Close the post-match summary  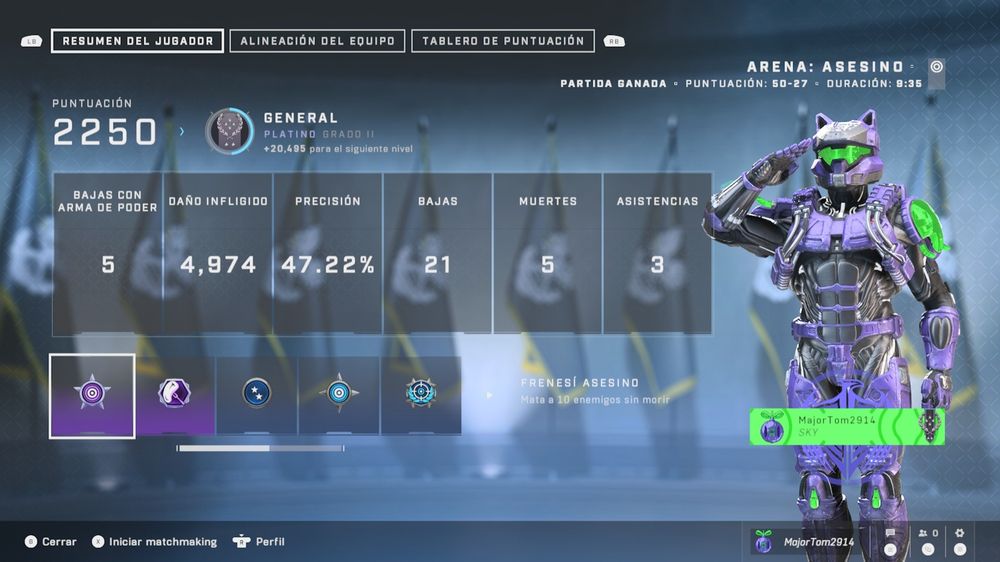click(x=52, y=541)
